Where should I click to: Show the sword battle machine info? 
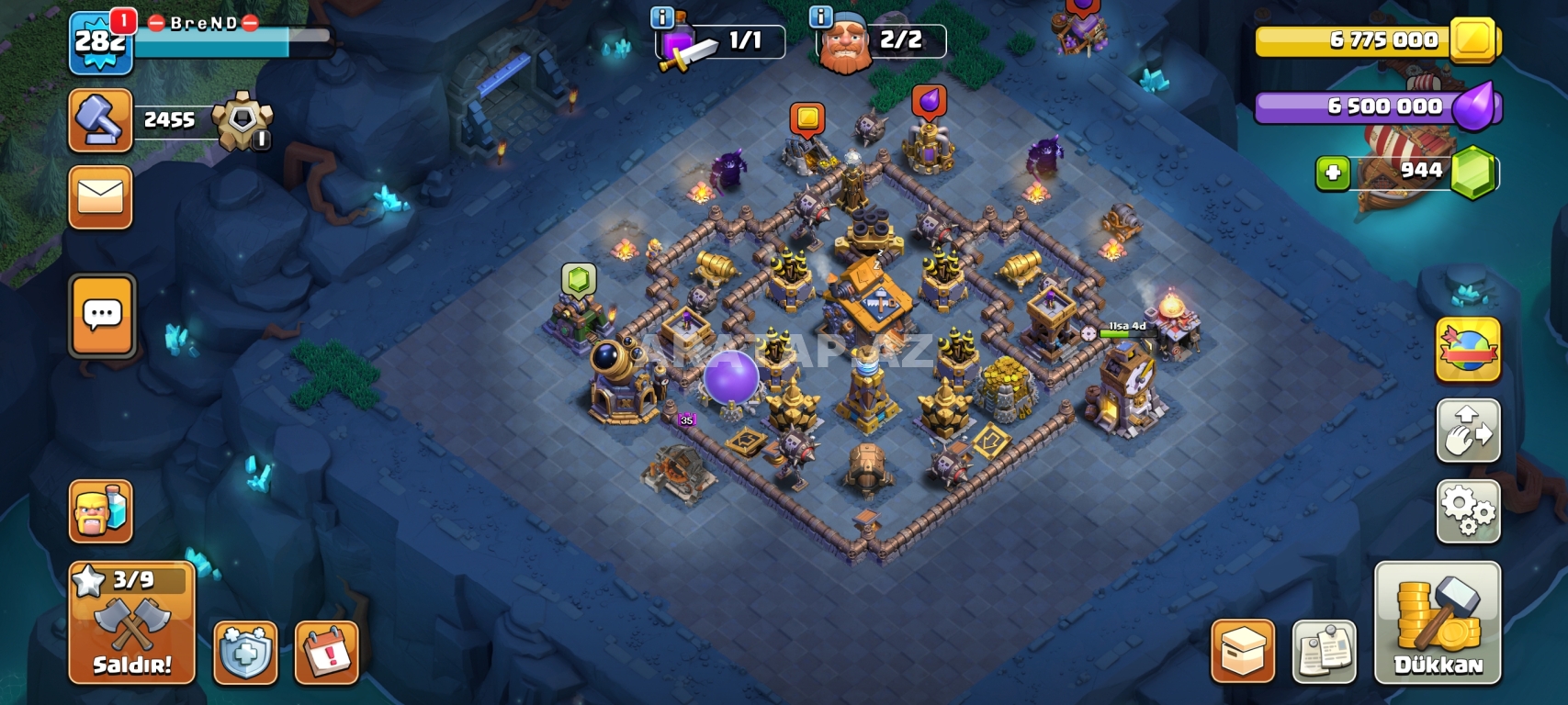click(662, 17)
